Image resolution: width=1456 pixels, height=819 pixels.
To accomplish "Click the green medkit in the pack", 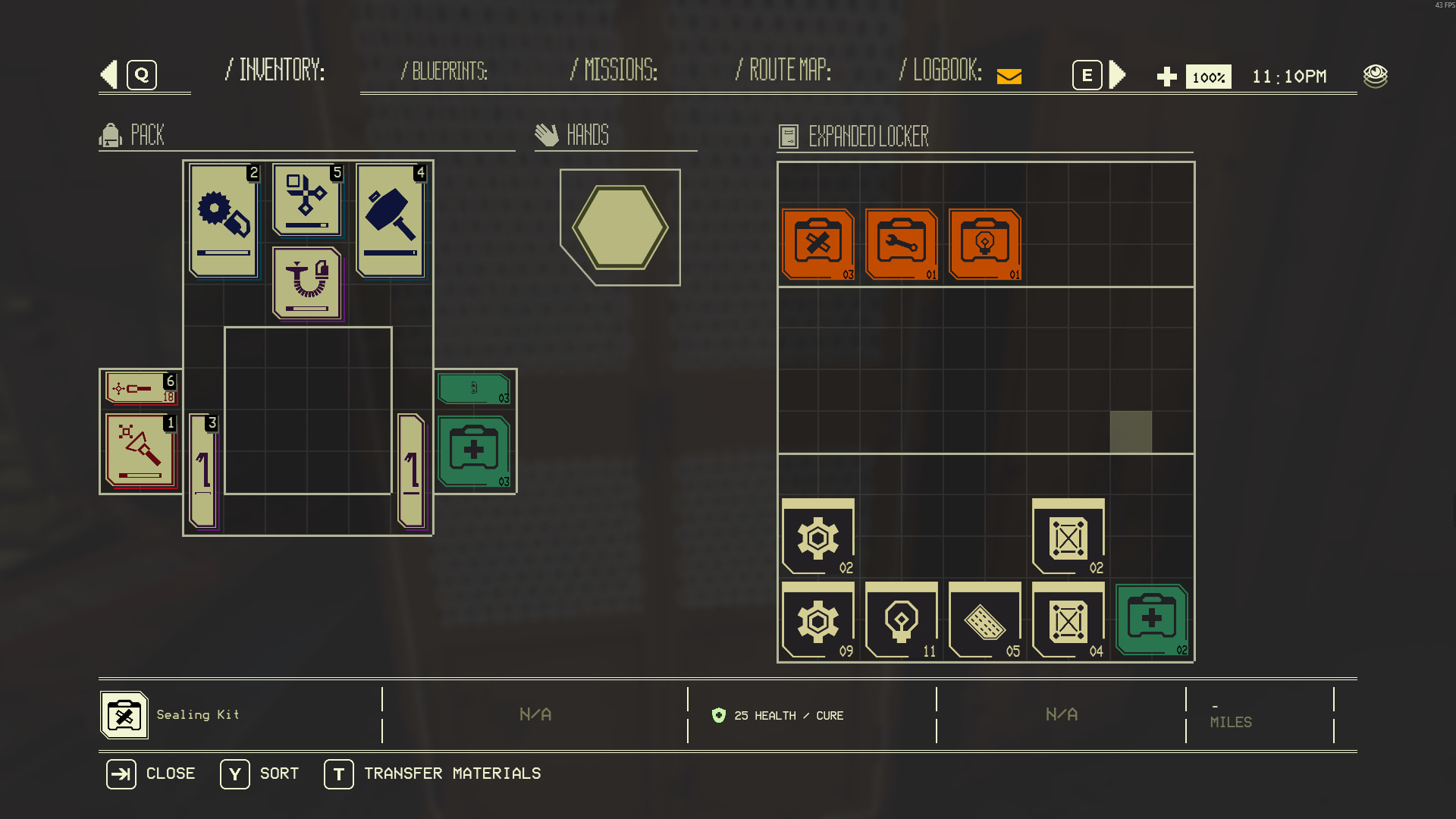I will pos(474,450).
